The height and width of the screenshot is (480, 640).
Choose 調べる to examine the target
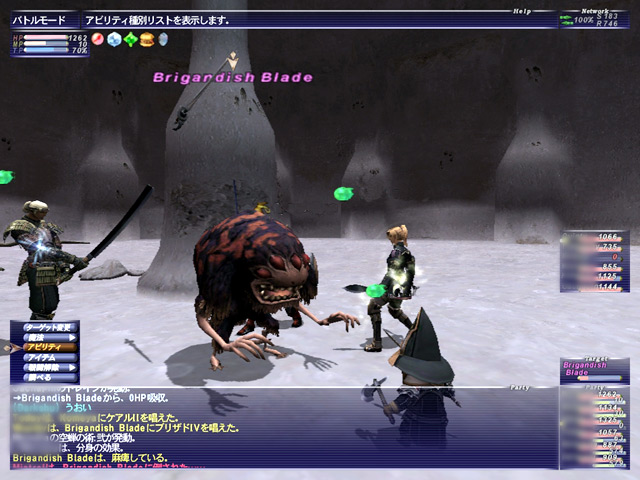point(45,379)
